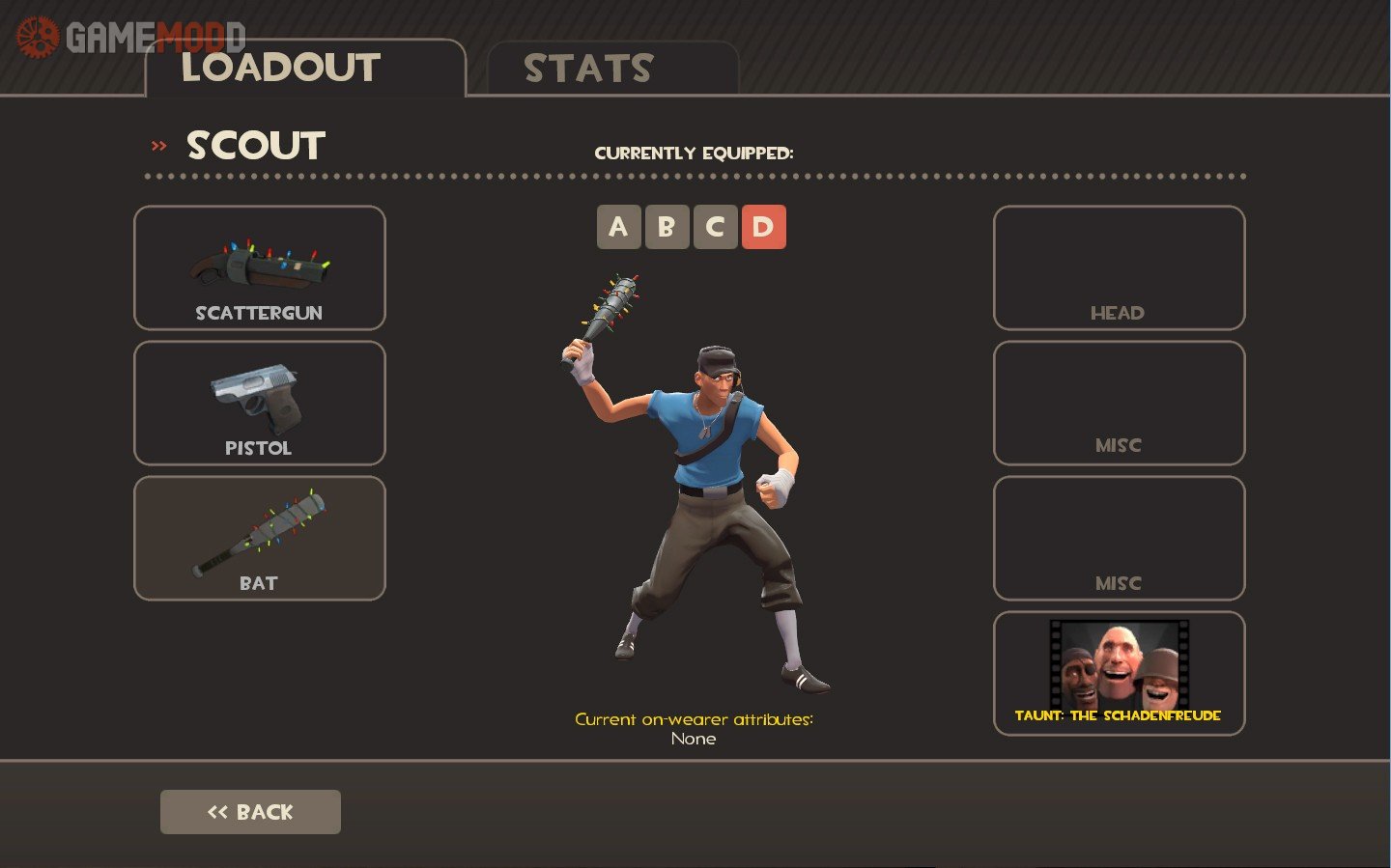1391x868 pixels.
Task: Open the Schadenfreude taunt slot
Action: click(1119, 674)
